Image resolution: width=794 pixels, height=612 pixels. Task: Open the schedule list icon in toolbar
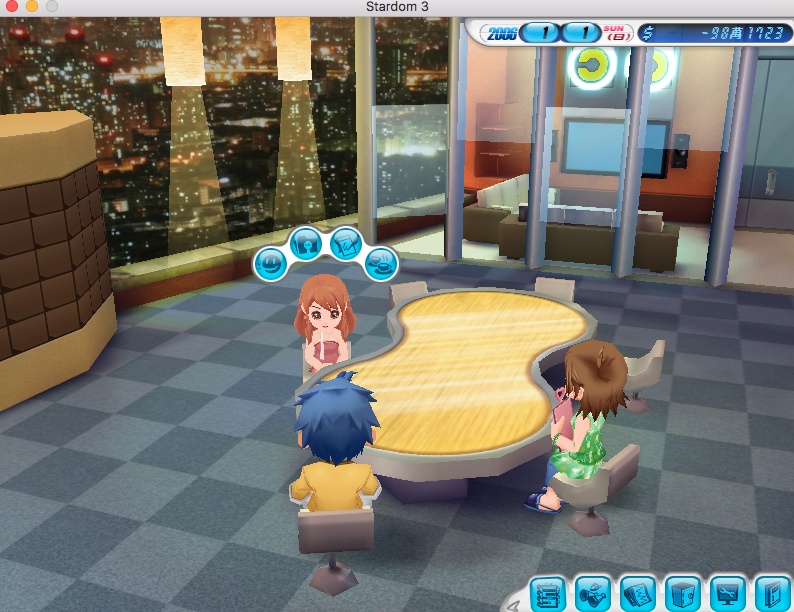pos(547,593)
